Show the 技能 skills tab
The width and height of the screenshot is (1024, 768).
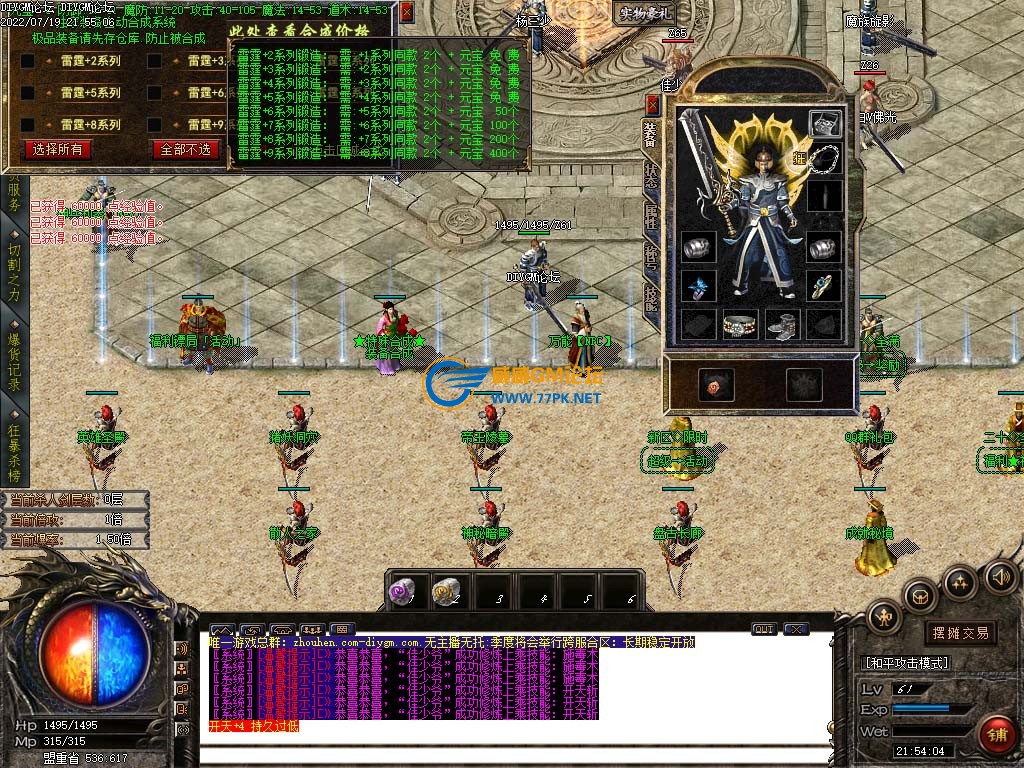pos(651,298)
